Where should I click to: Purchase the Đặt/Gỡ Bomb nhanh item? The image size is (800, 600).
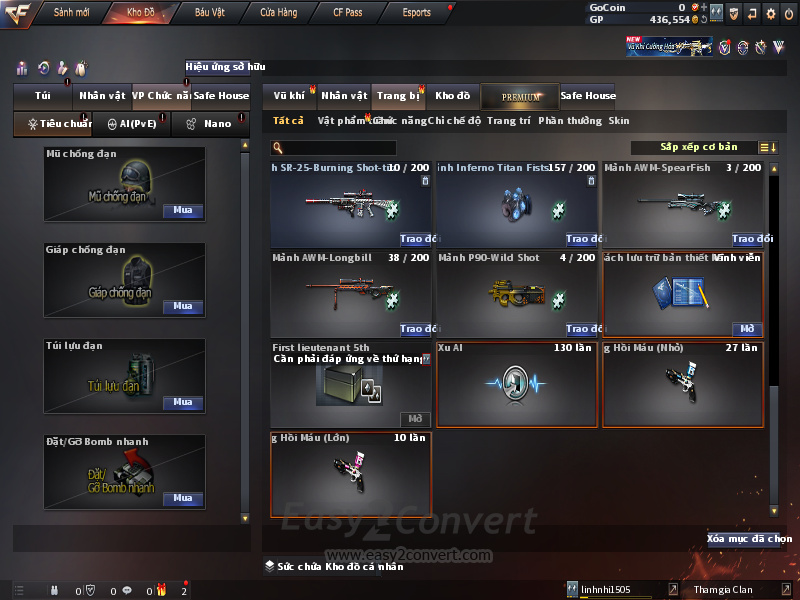click(x=182, y=498)
